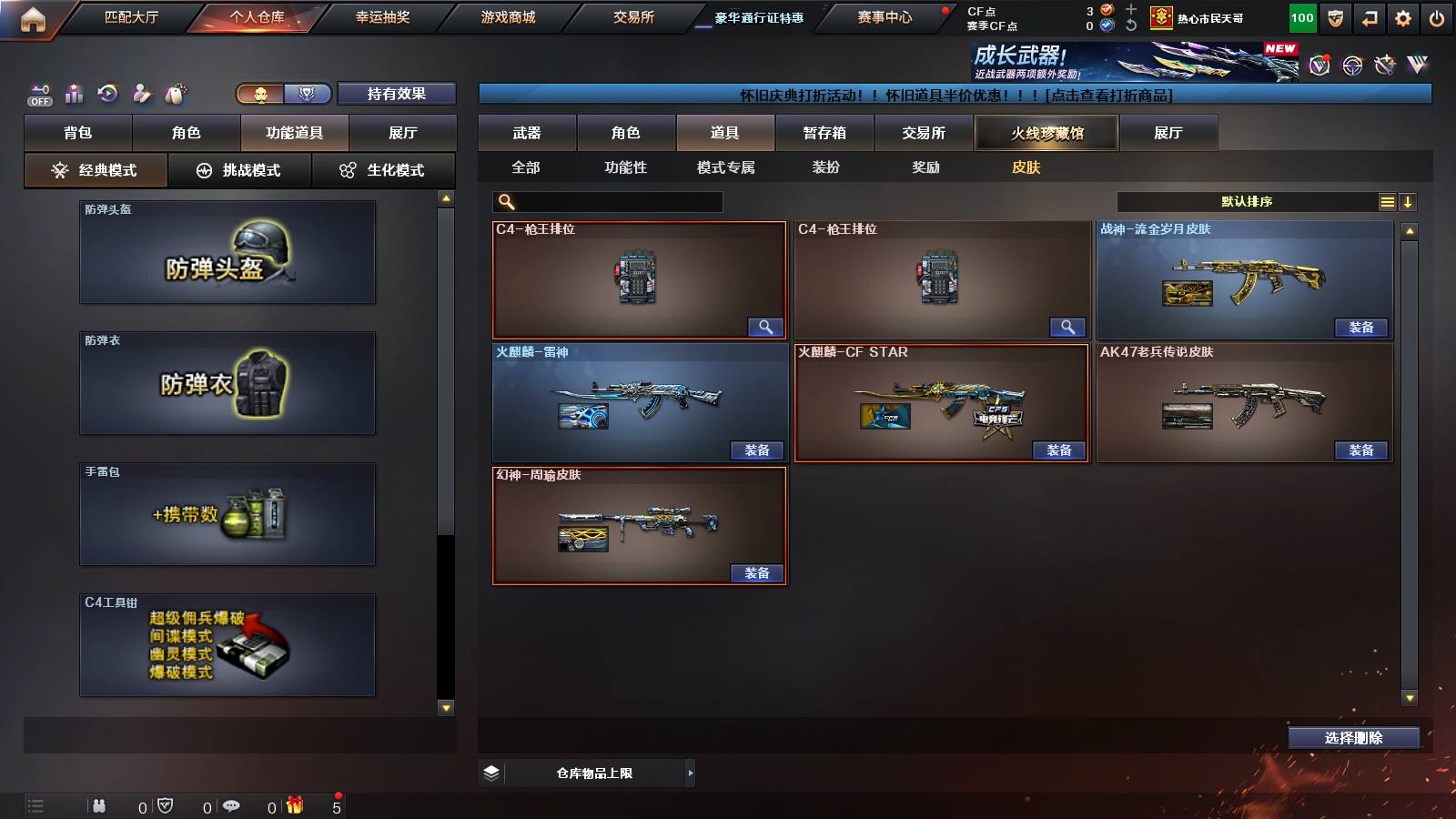Viewport: 1456px width, 819px height.
Task: Click the crosshair target icon near top right
Action: 1350,65
